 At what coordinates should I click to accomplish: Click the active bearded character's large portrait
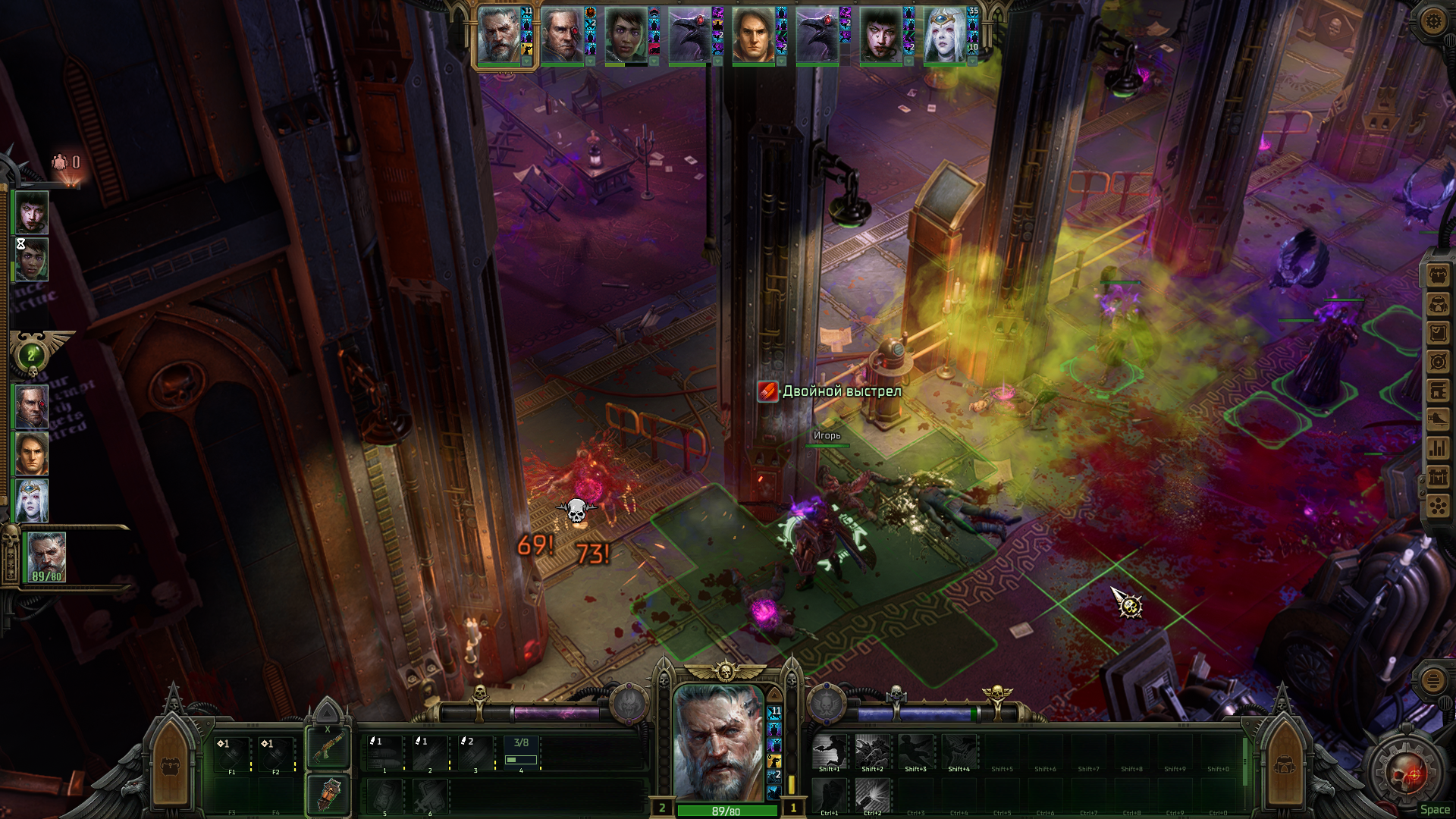click(718, 743)
